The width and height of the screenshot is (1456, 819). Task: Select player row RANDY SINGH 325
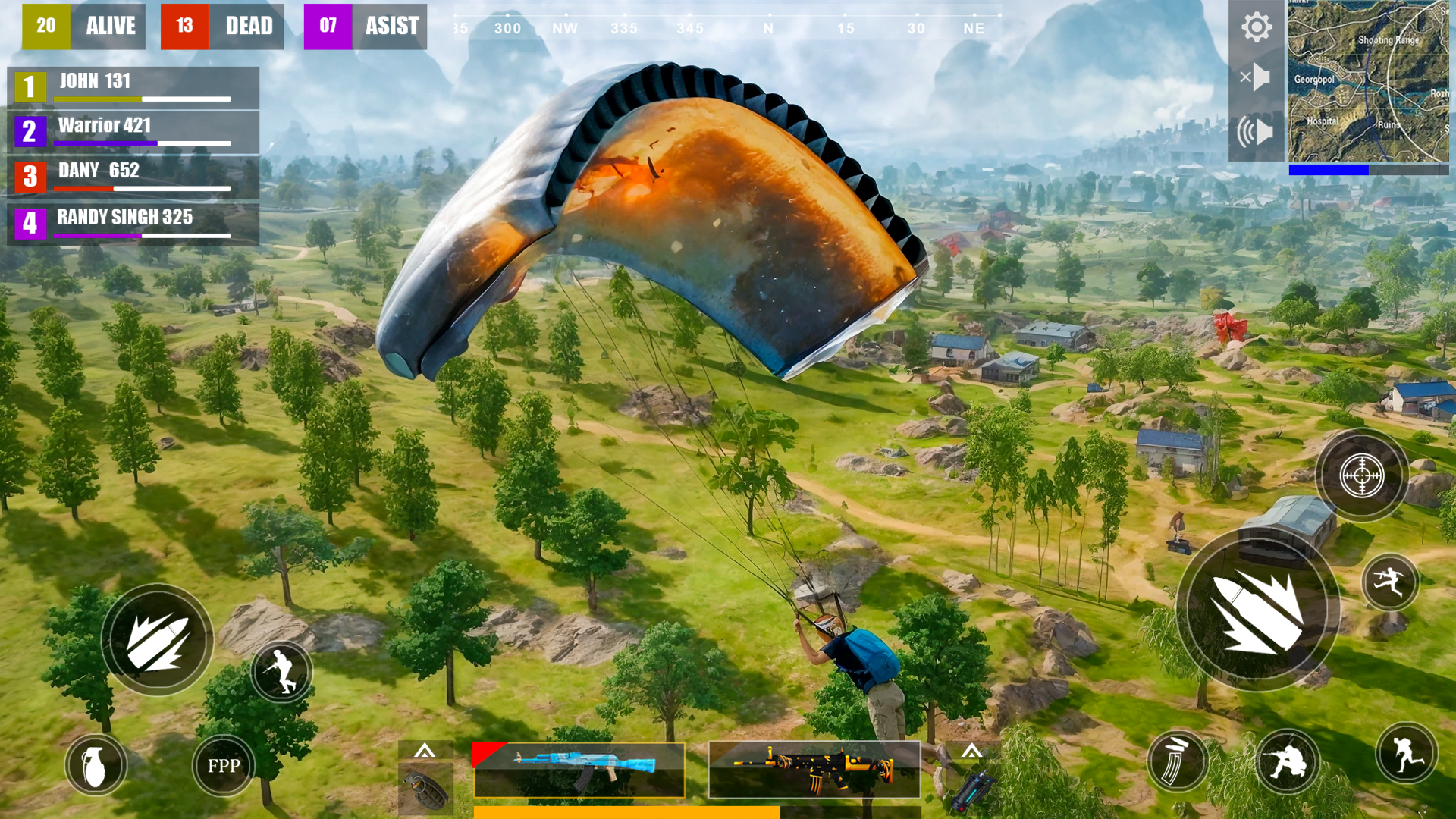(x=133, y=223)
